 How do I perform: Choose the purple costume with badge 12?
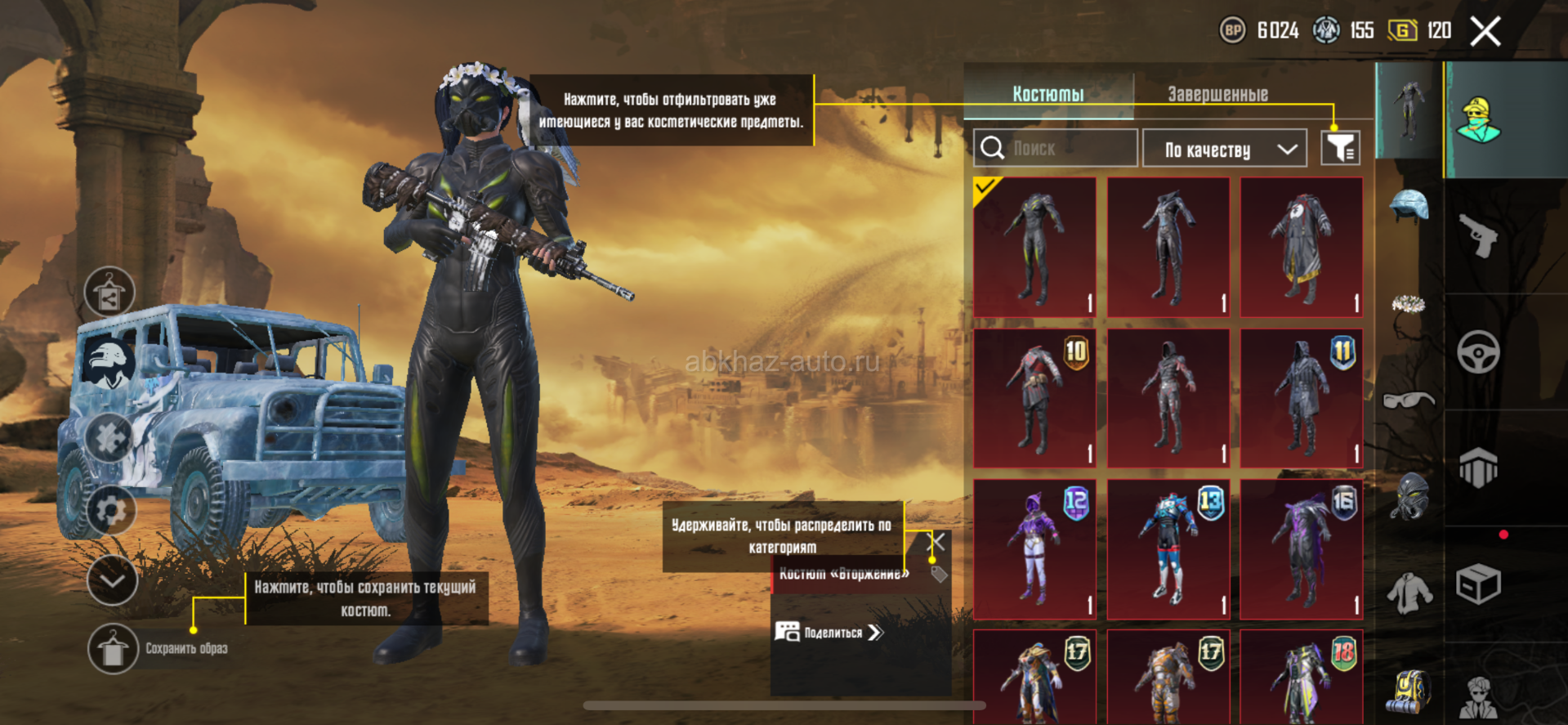click(1034, 549)
